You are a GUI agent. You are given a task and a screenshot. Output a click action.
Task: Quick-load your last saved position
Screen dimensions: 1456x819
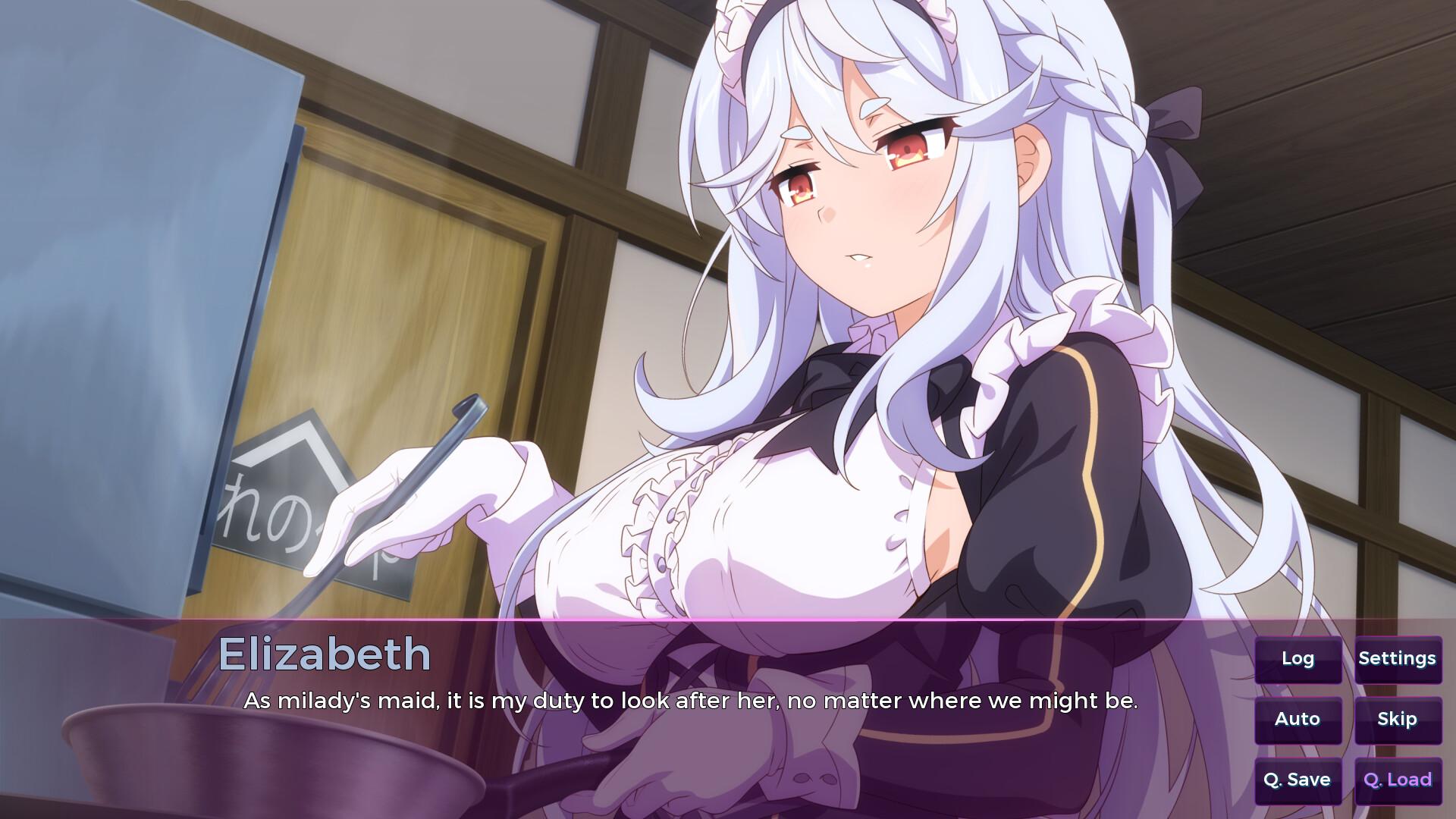(1397, 780)
